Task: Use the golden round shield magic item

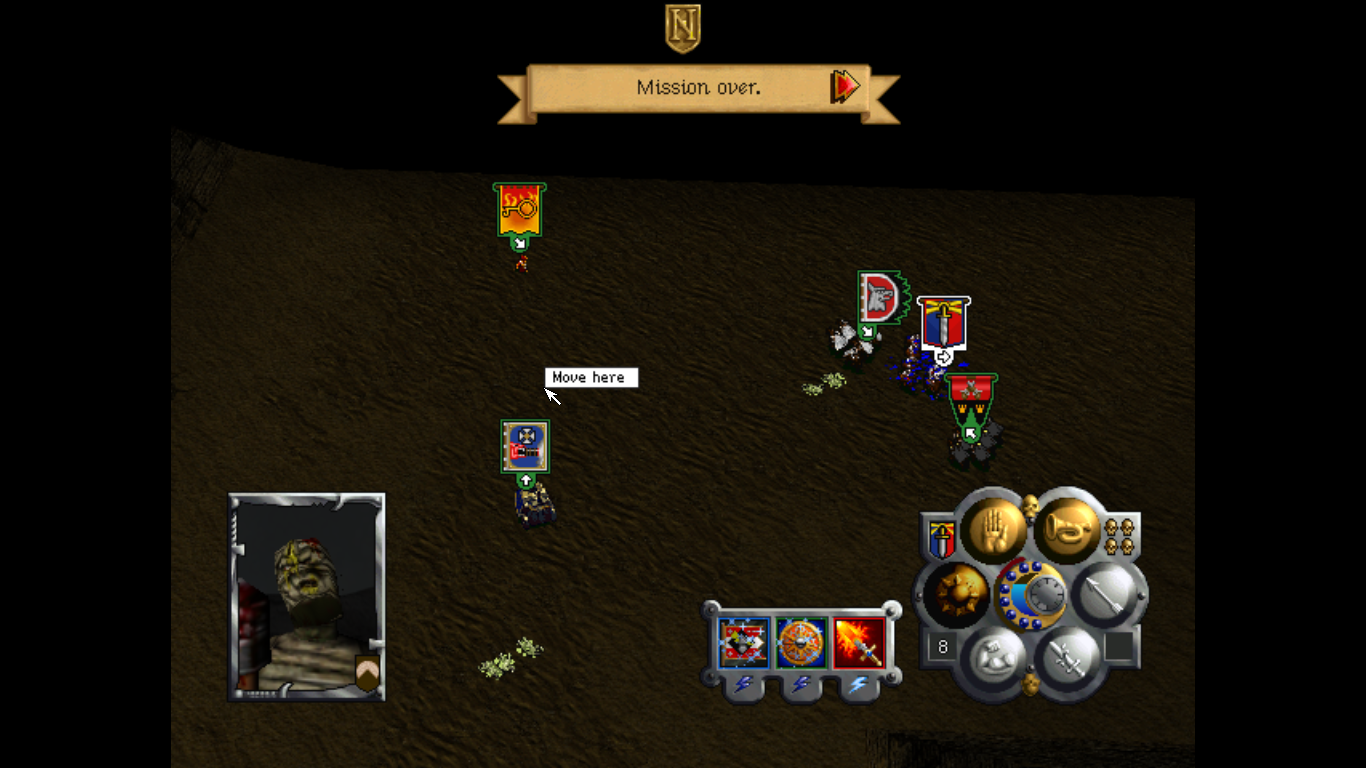Action: pyautogui.click(x=801, y=643)
